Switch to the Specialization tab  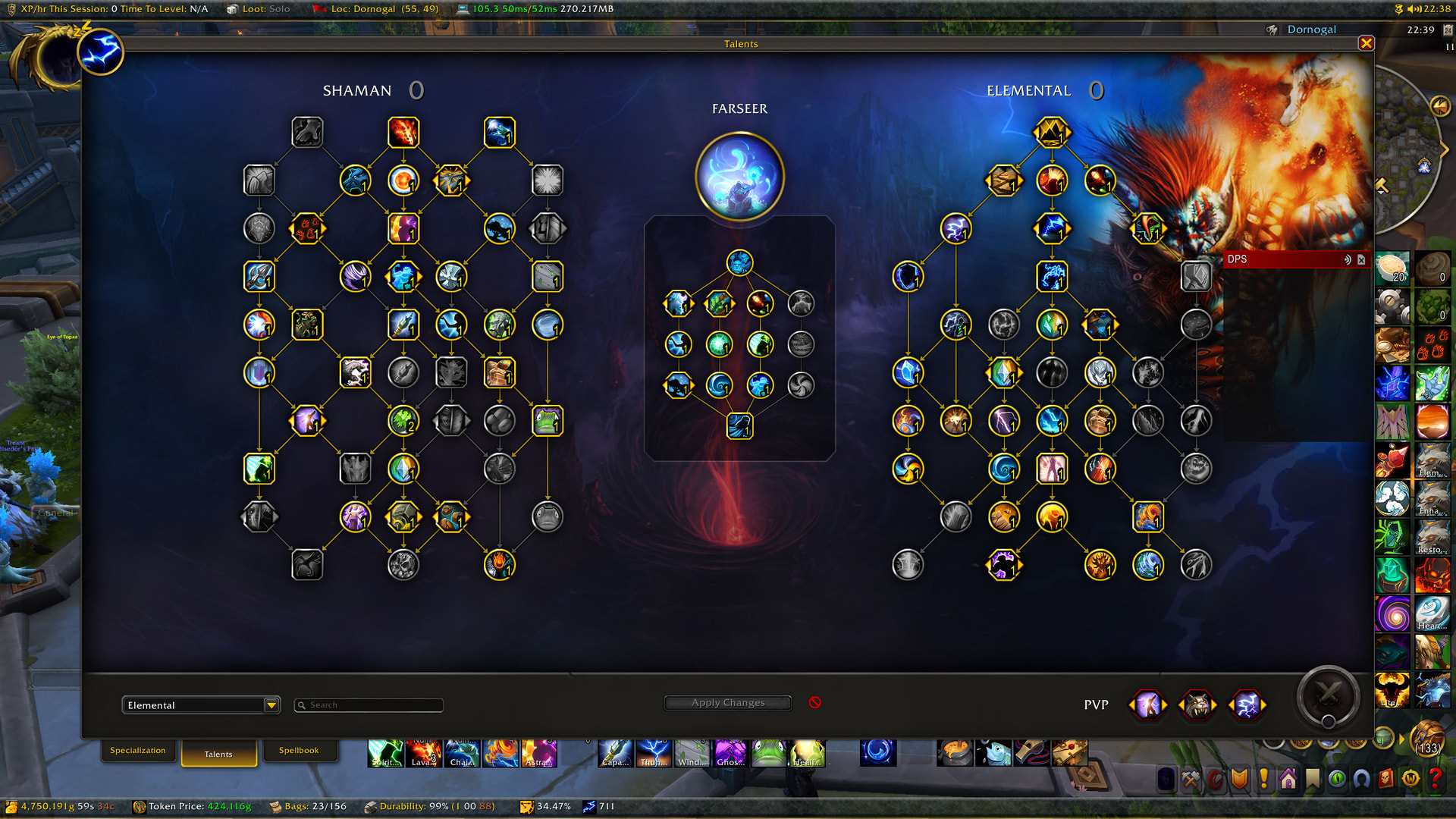[138, 751]
